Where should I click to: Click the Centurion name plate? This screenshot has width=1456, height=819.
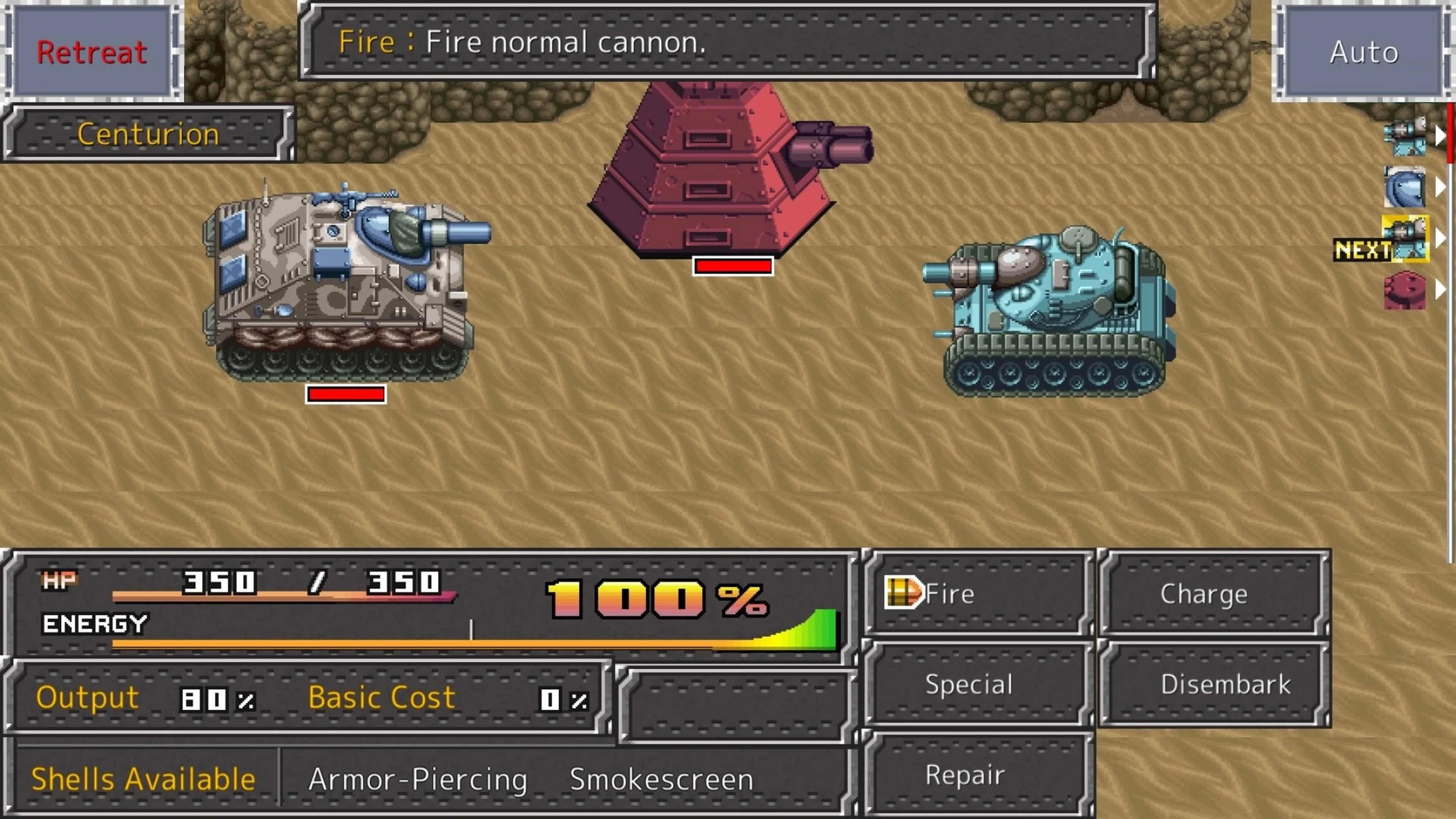(x=148, y=134)
